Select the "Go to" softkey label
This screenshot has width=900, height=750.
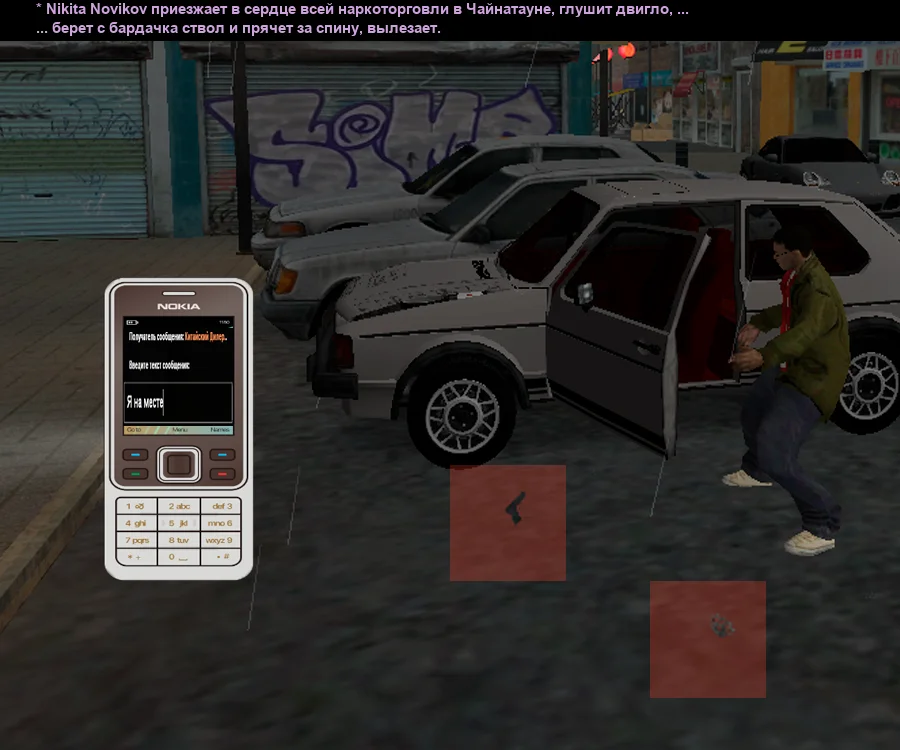(x=135, y=429)
